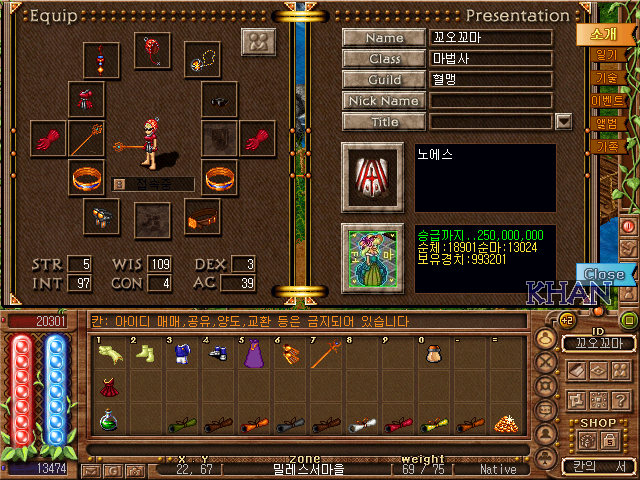
Task: Pick the green potion flask in inventory
Action: pyautogui.click(x=108, y=421)
